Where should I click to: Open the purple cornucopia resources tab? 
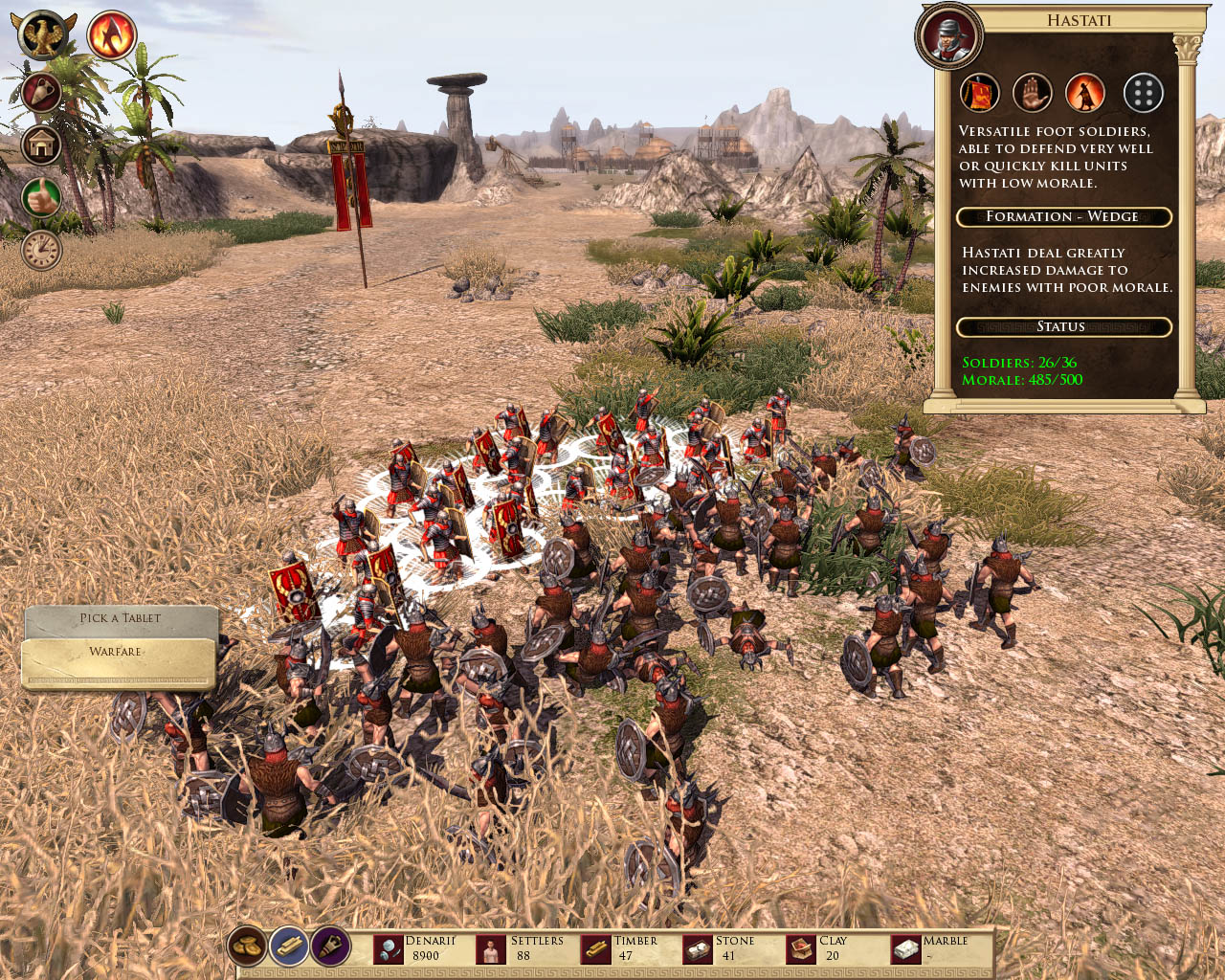click(x=331, y=947)
